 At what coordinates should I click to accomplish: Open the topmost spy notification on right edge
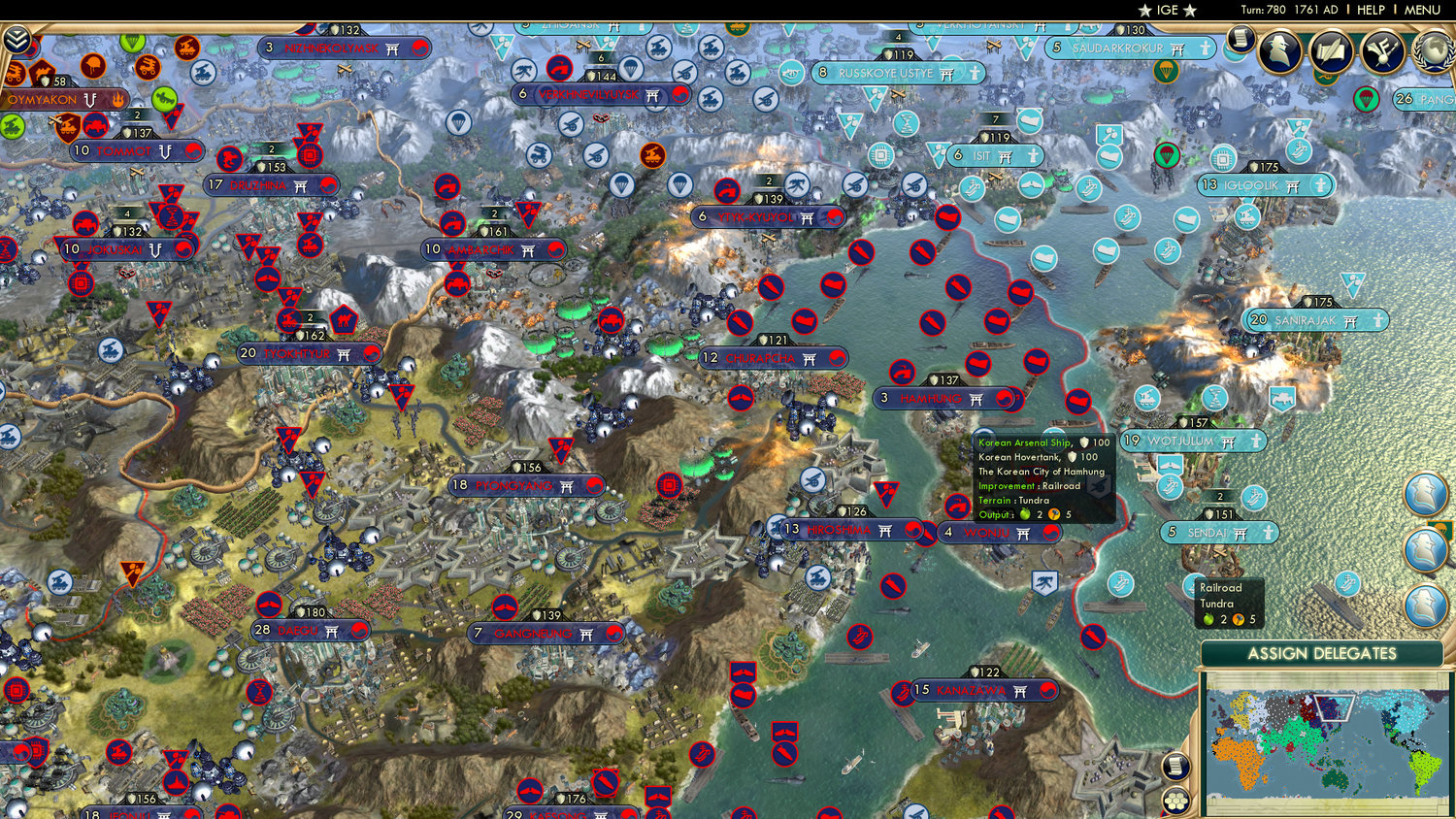pos(1424,492)
